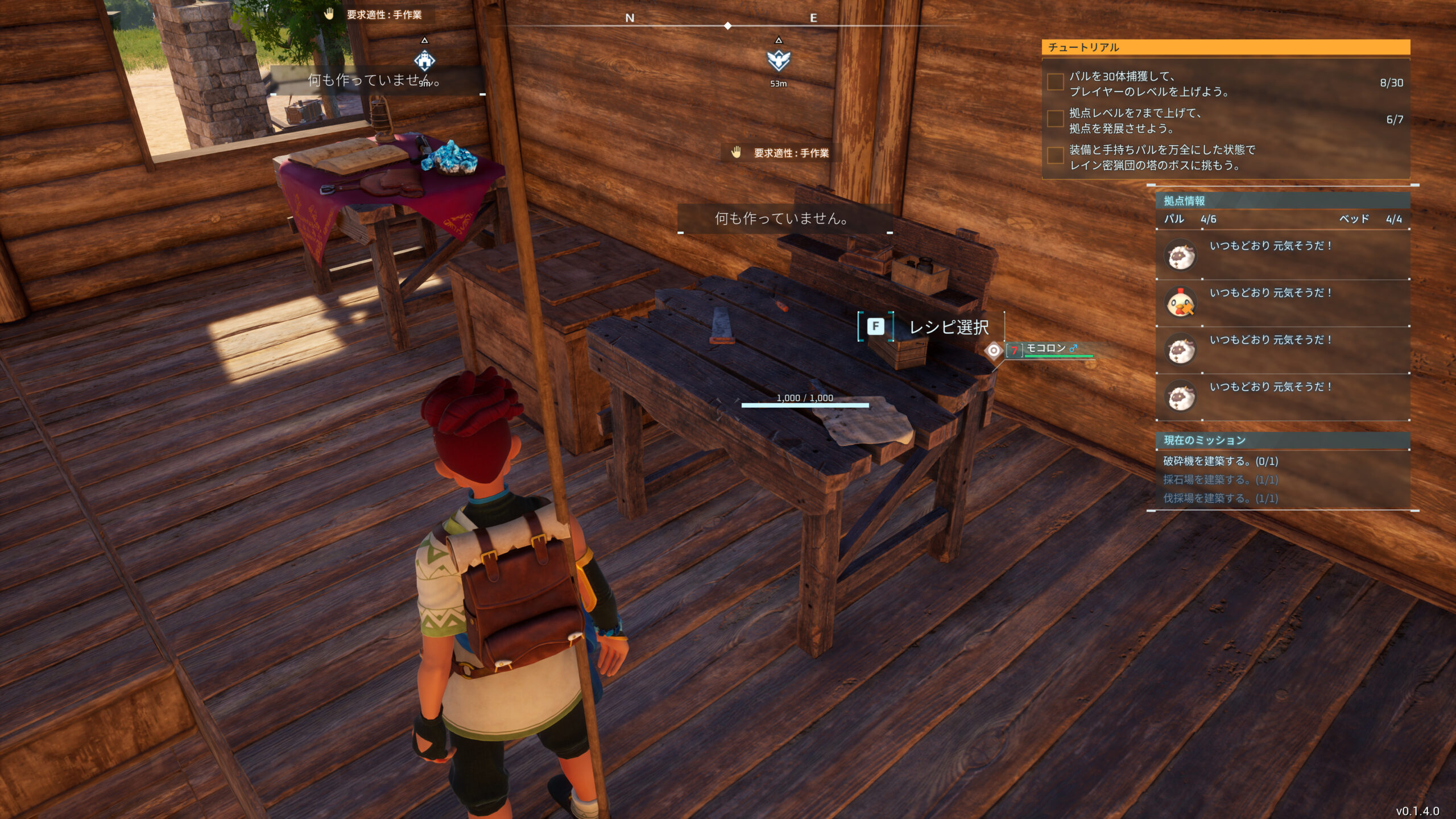
Task: Tick the checkbox for raising base level to 7
Action: pos(1056,119)
